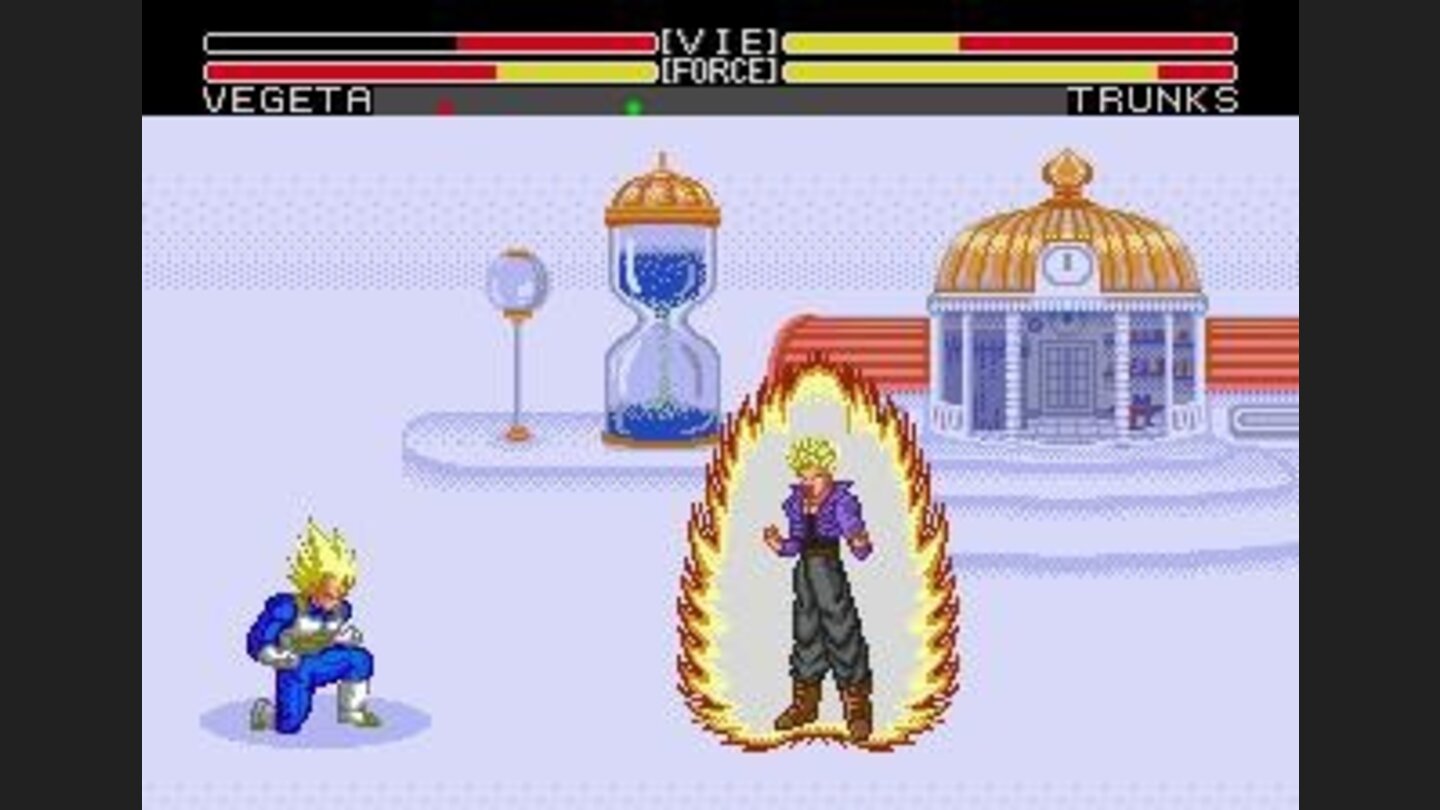Click the gray timer strip under the names

click(x=720, y=101)
